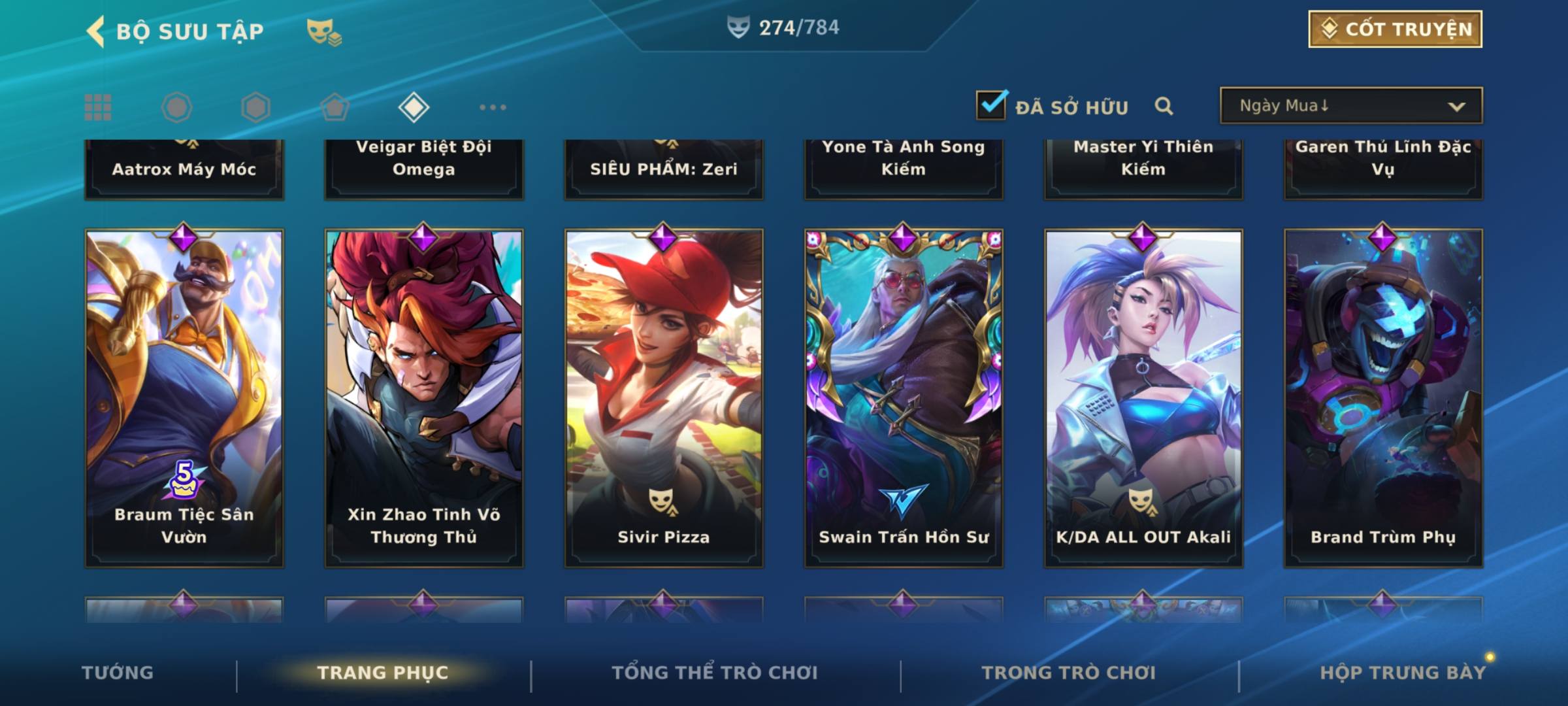Open the three-dots more filters
The image size is (1568, 706).
tap(493, 107)
